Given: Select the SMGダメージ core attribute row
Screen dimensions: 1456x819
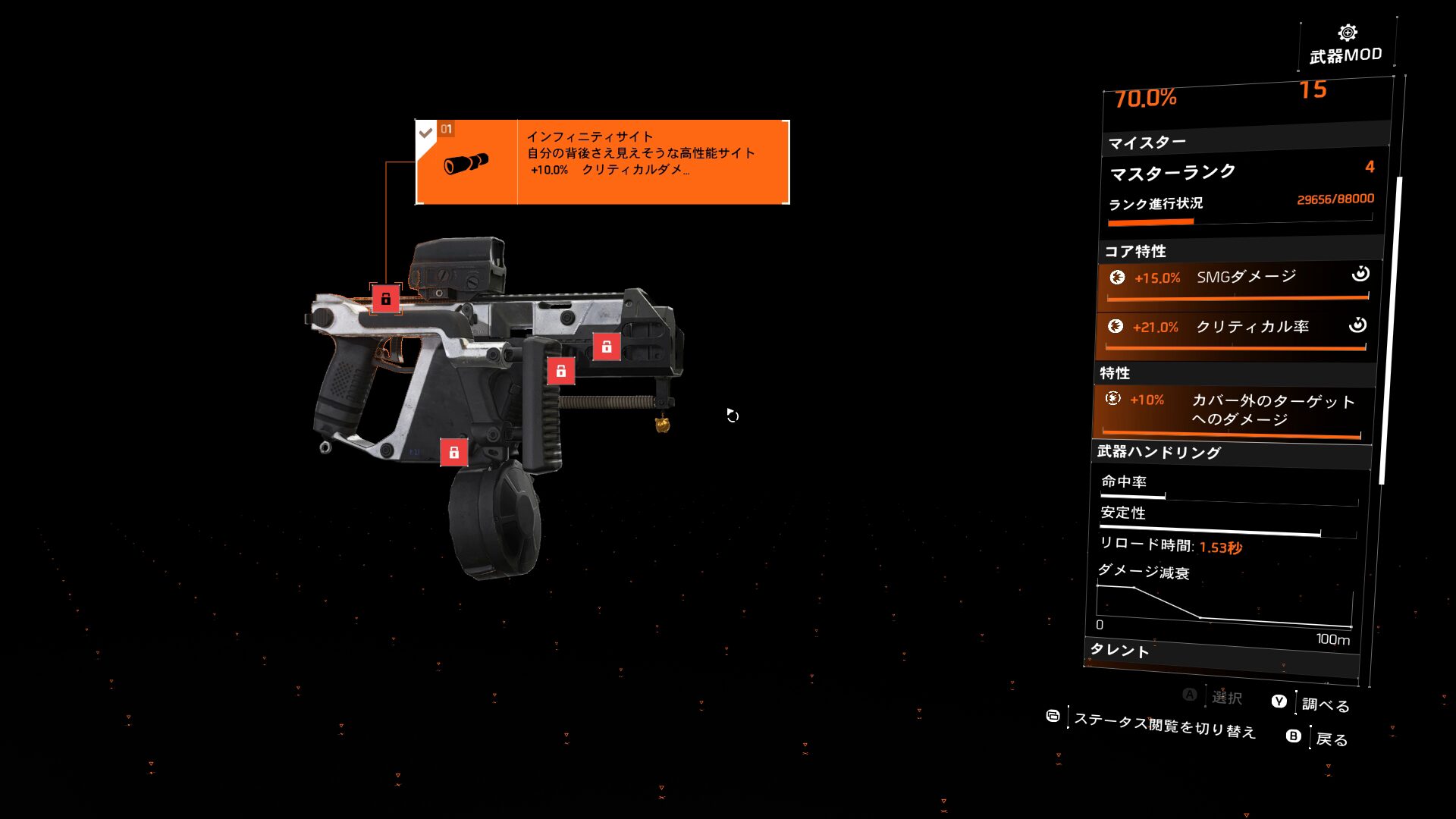Looking at the screenshot, I should [x=1236, y=278].
